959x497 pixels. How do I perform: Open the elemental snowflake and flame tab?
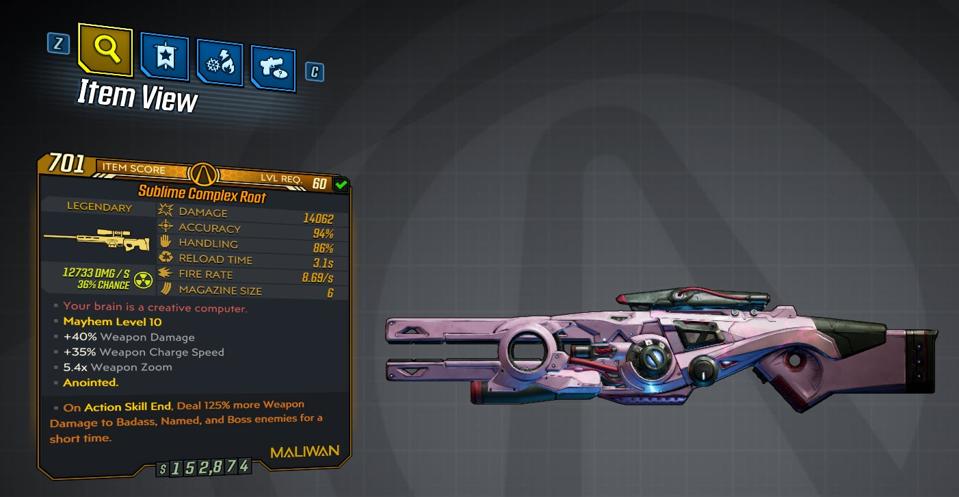click(219, 62)
